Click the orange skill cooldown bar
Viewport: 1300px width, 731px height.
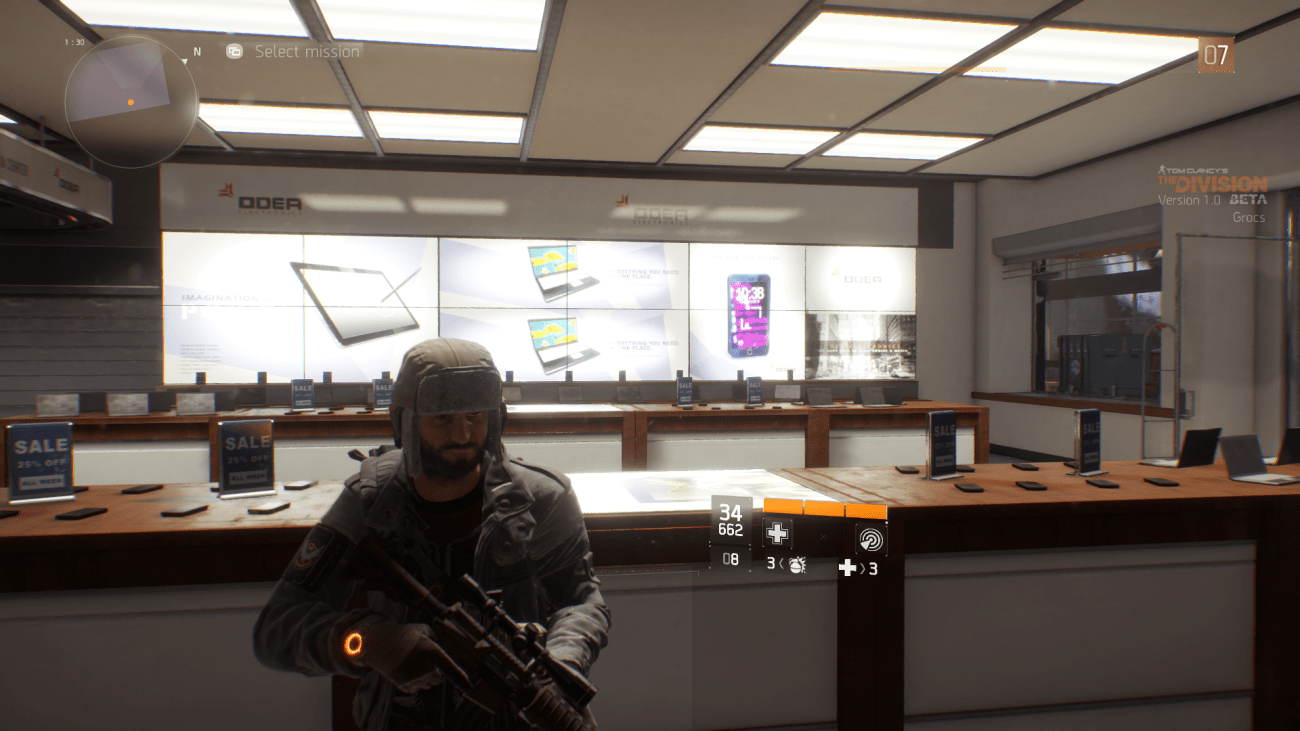click(825, 505)
